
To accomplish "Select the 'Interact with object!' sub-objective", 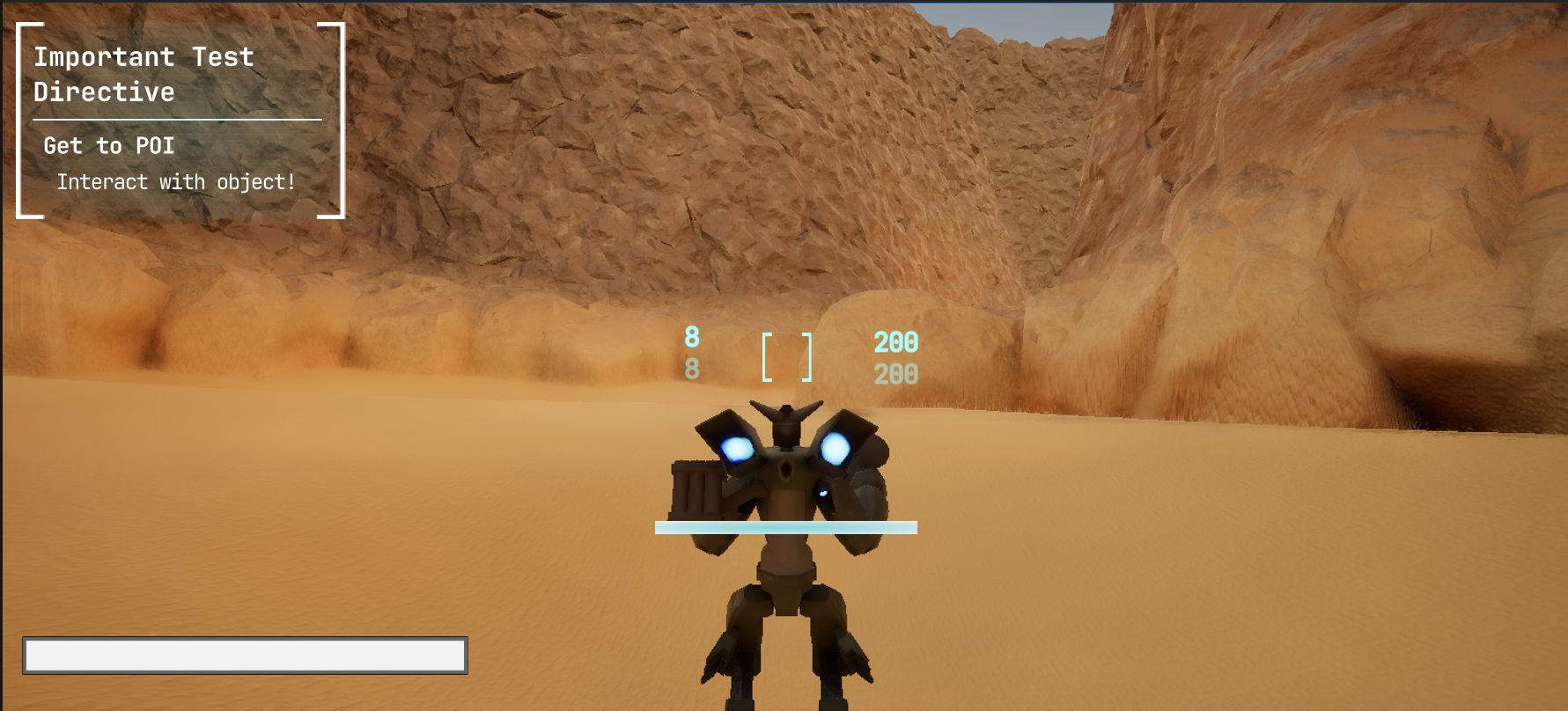I will coord(176,182).
